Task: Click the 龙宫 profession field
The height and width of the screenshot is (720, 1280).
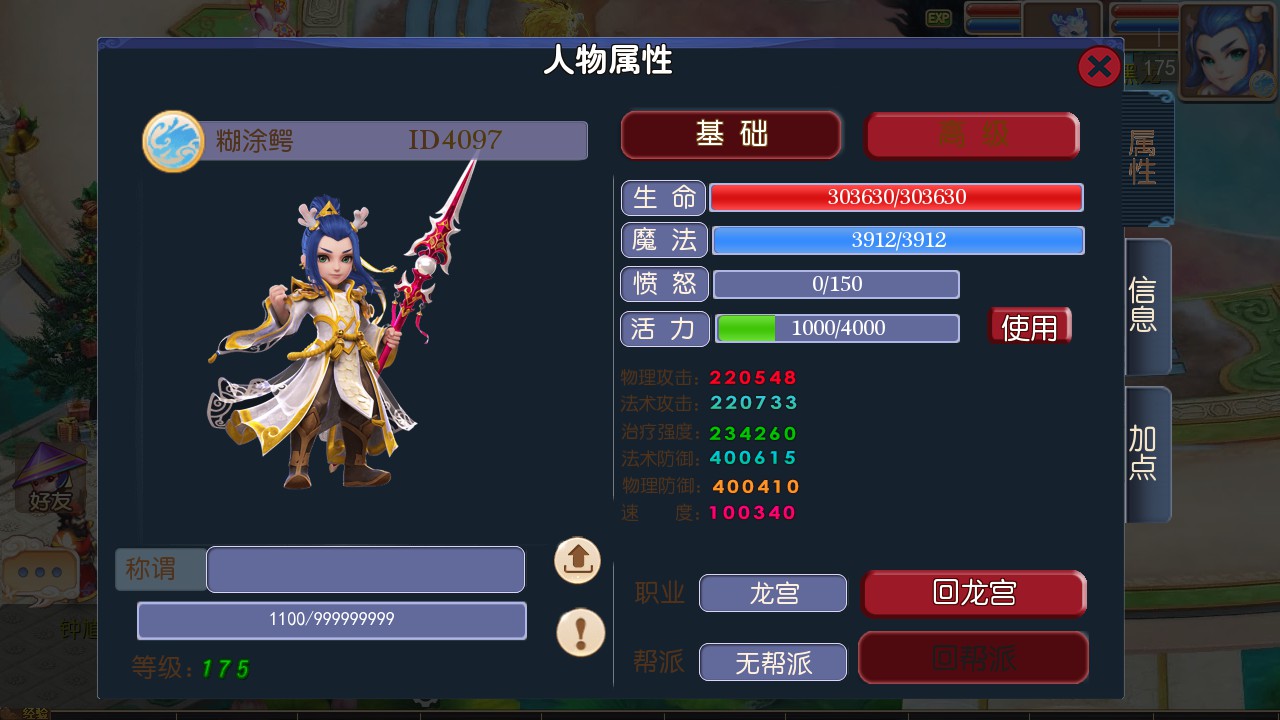Action: [773, 593]
